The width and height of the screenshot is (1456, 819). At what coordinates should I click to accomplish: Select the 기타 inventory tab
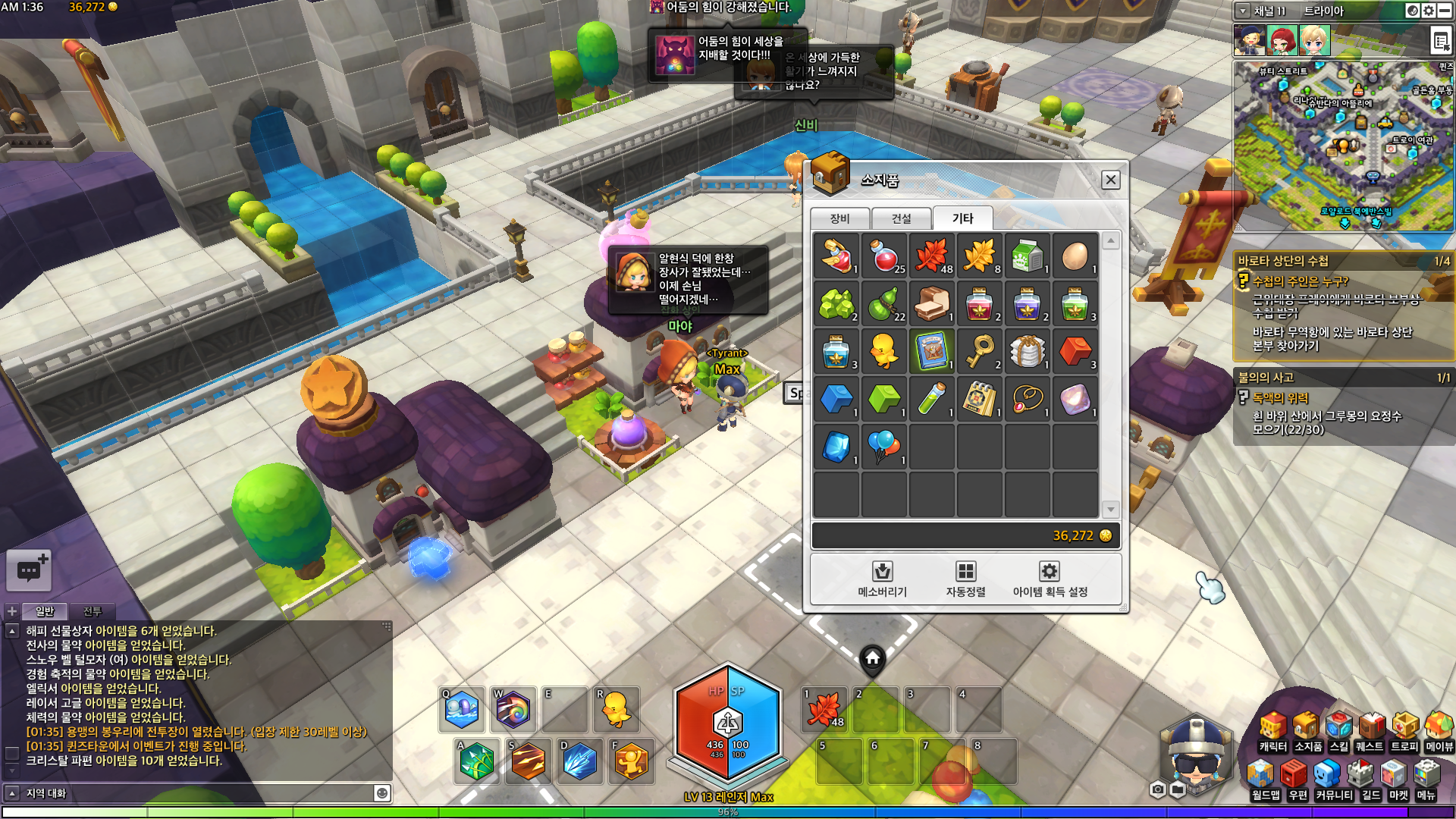pyautogui.click(x=962, y=218)
